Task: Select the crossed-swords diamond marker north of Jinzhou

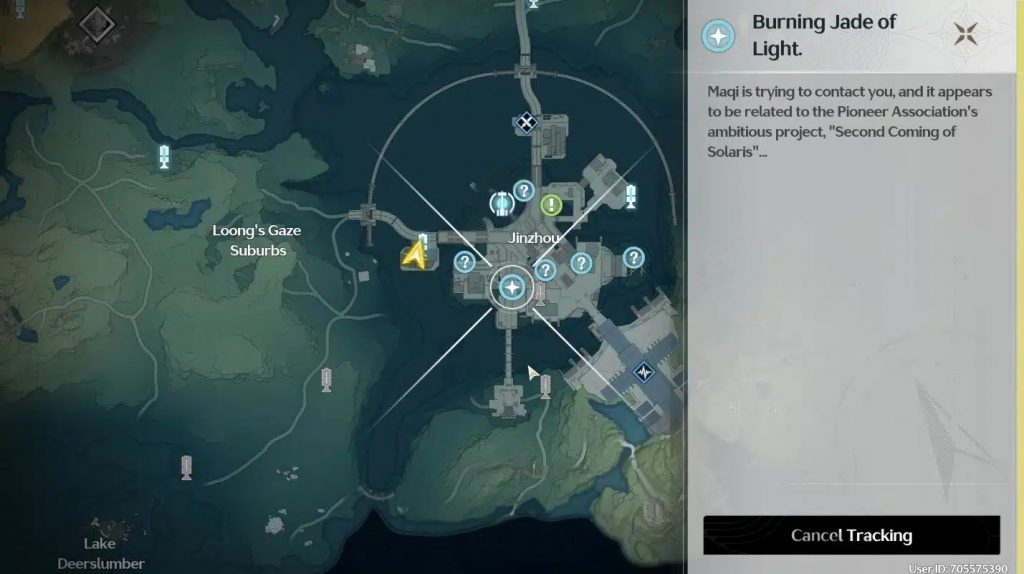Action: [x=526, y=123]
